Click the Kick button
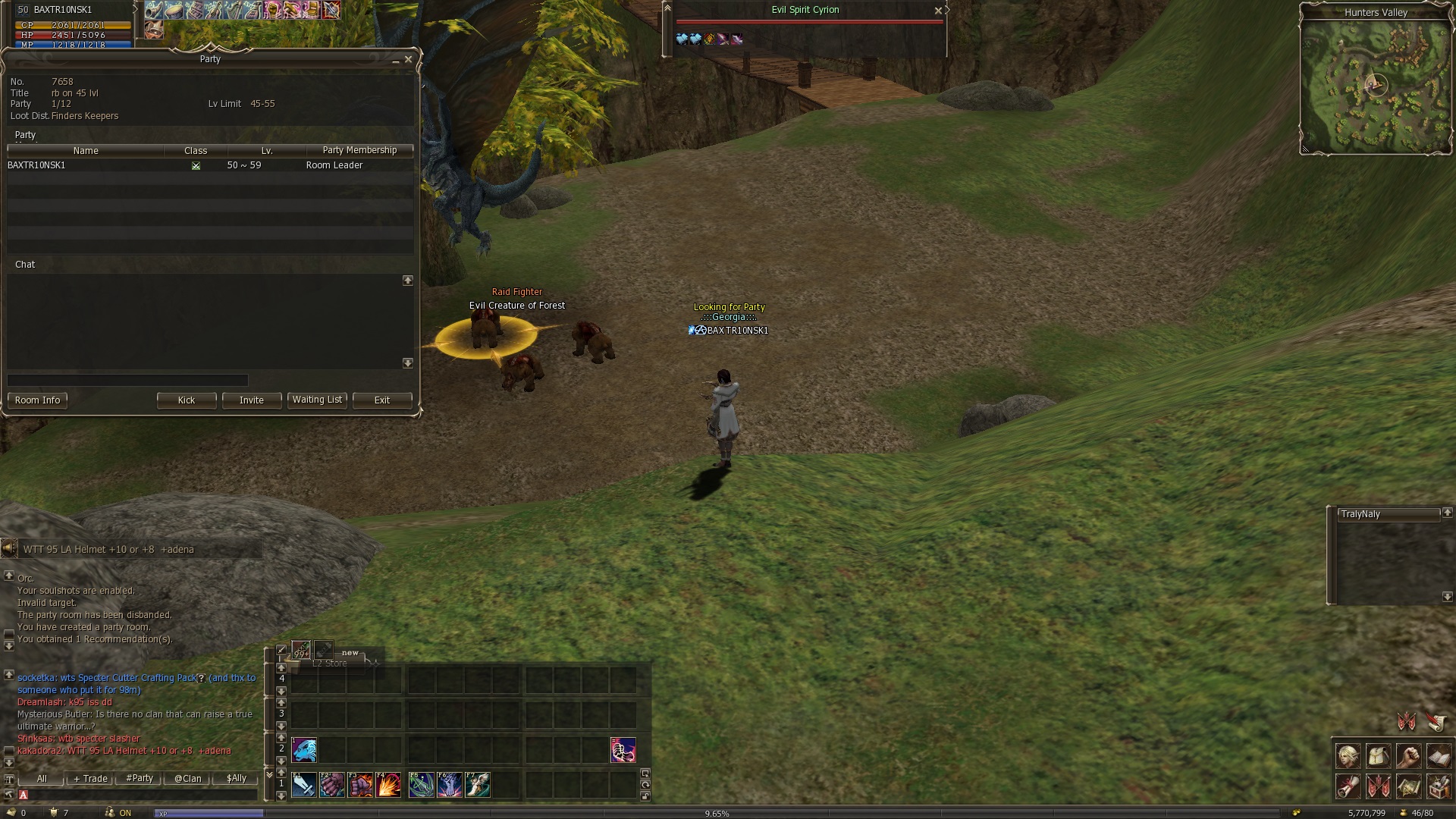This screenshot has height=819, width=1456. coord(187,400)
